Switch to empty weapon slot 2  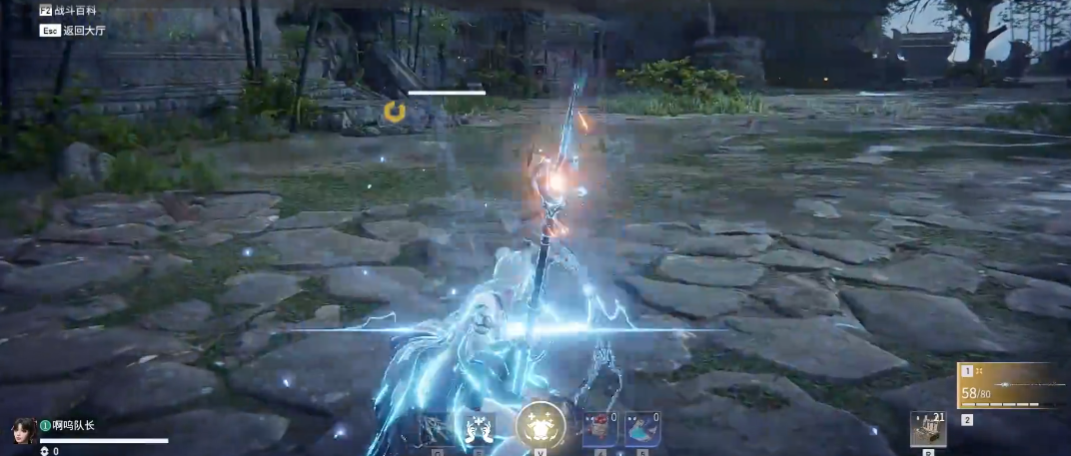coord(967,420)
